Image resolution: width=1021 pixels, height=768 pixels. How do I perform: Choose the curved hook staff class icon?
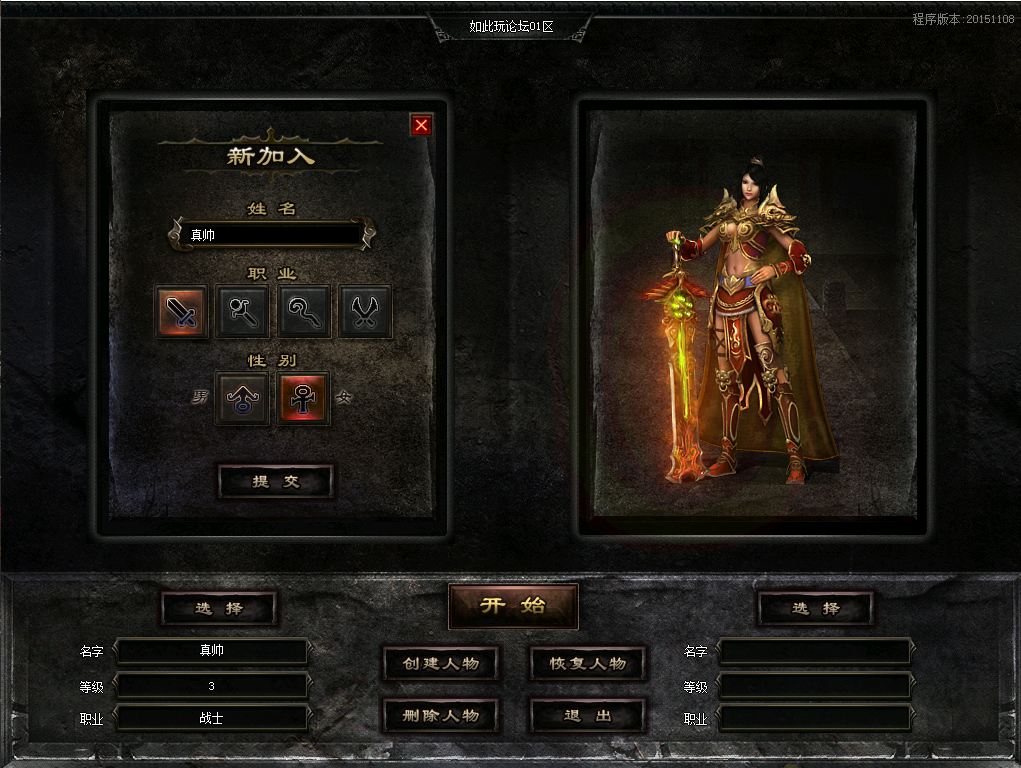304,312
